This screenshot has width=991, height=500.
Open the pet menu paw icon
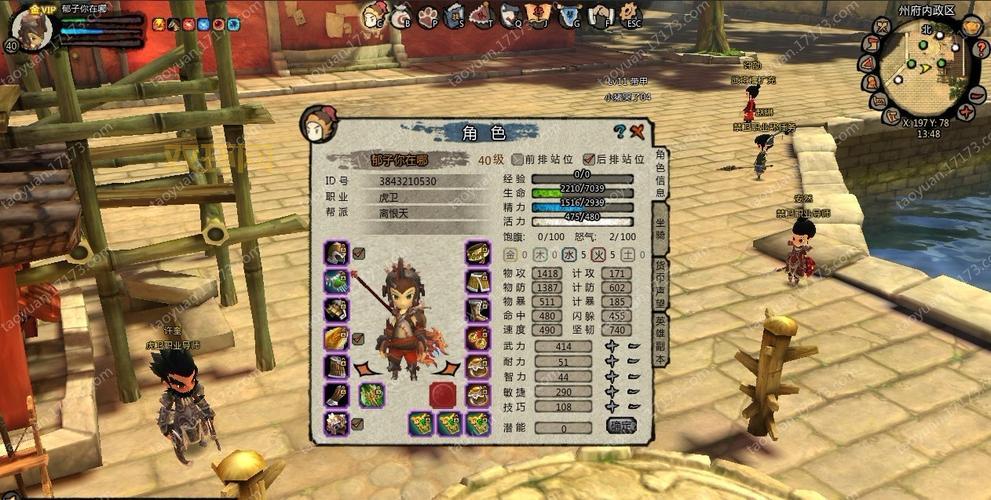point(428,15)
